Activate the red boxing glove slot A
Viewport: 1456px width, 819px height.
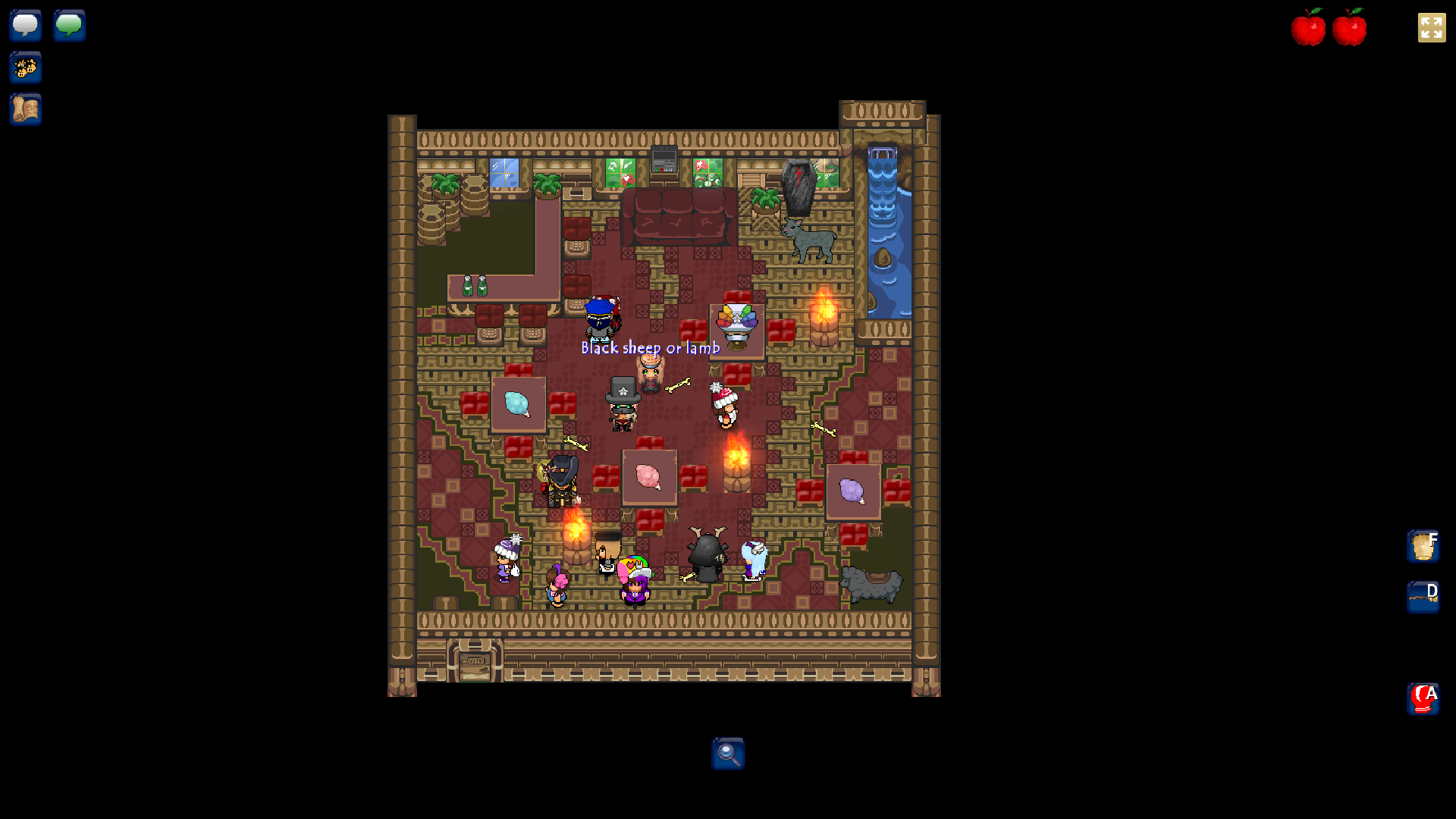coord(1423,698)
